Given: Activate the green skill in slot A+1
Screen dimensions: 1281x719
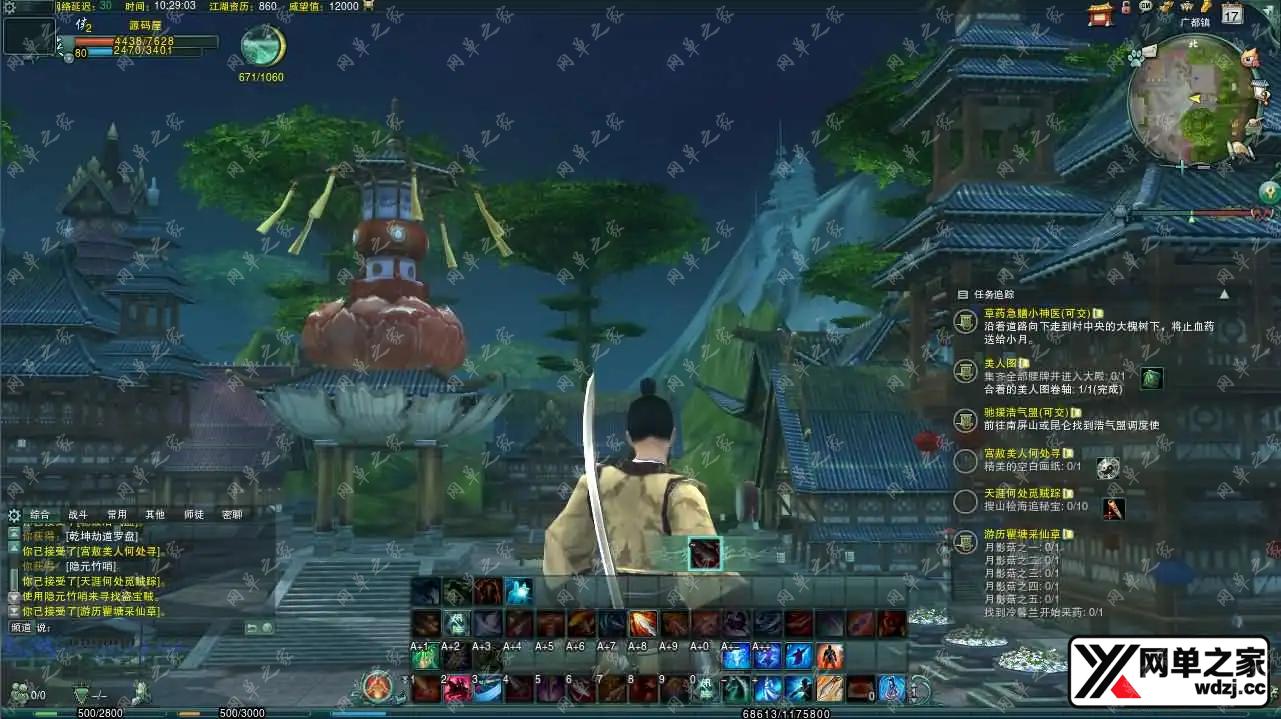Looking at the screenshot, I should pos(426,656).
